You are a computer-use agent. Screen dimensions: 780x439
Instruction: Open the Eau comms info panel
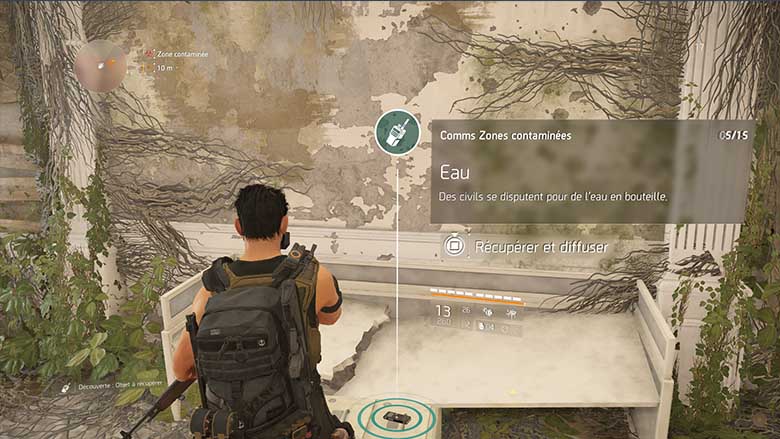(591, 172)
